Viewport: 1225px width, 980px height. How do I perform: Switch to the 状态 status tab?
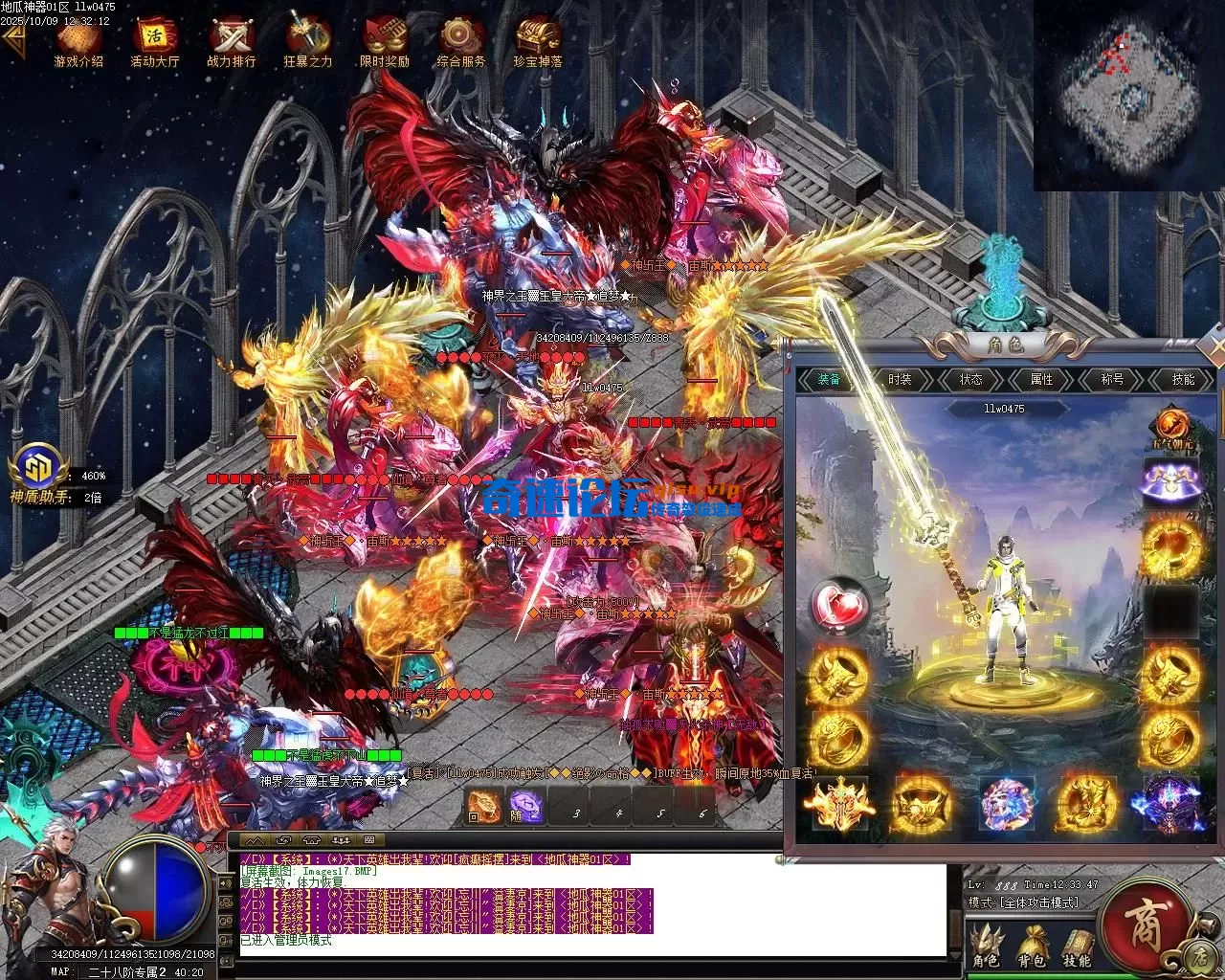click(970, 380)
